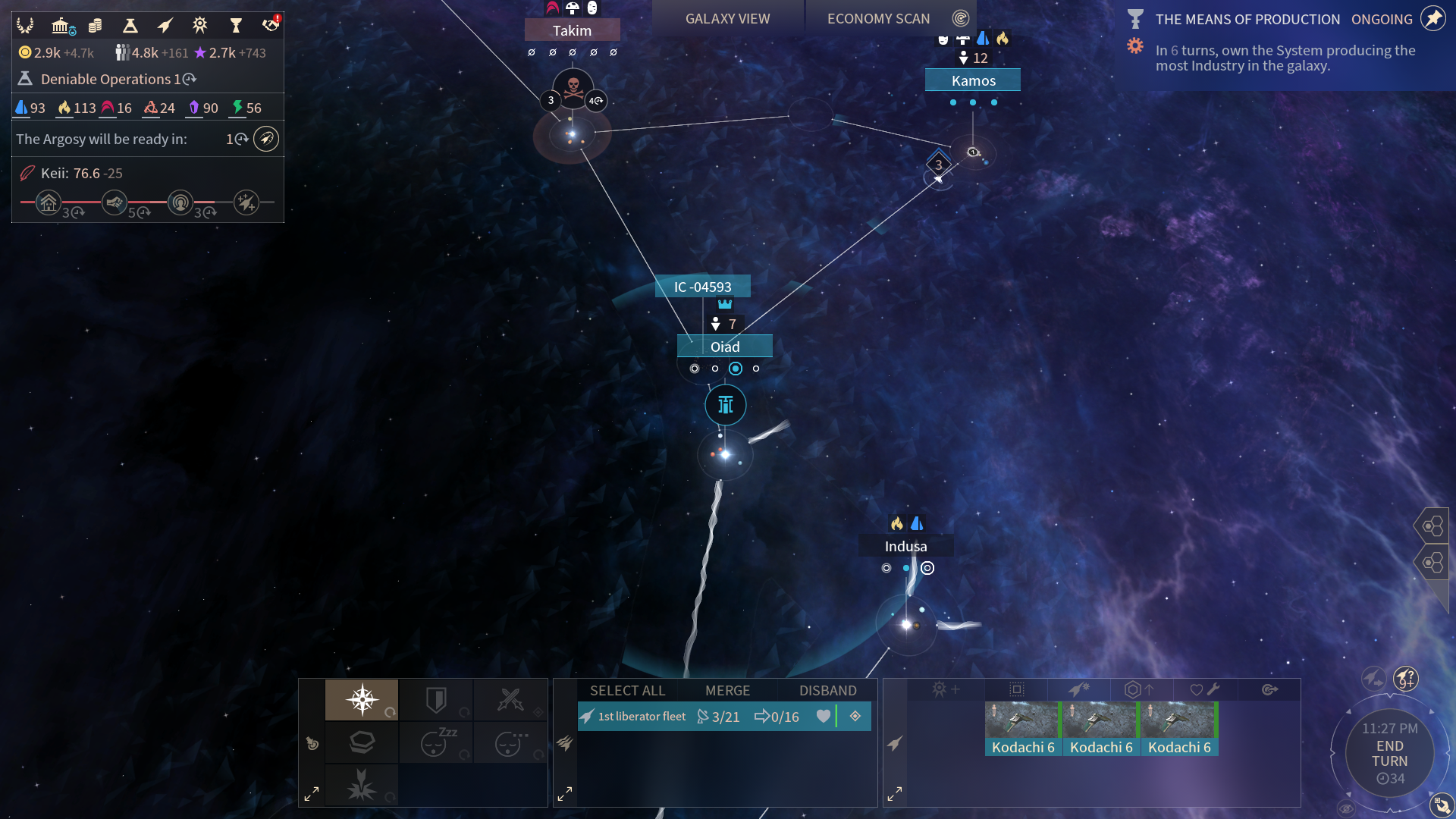Select the Kamos system label
The image size is (1456, 819).
click(x=973, y=80)
